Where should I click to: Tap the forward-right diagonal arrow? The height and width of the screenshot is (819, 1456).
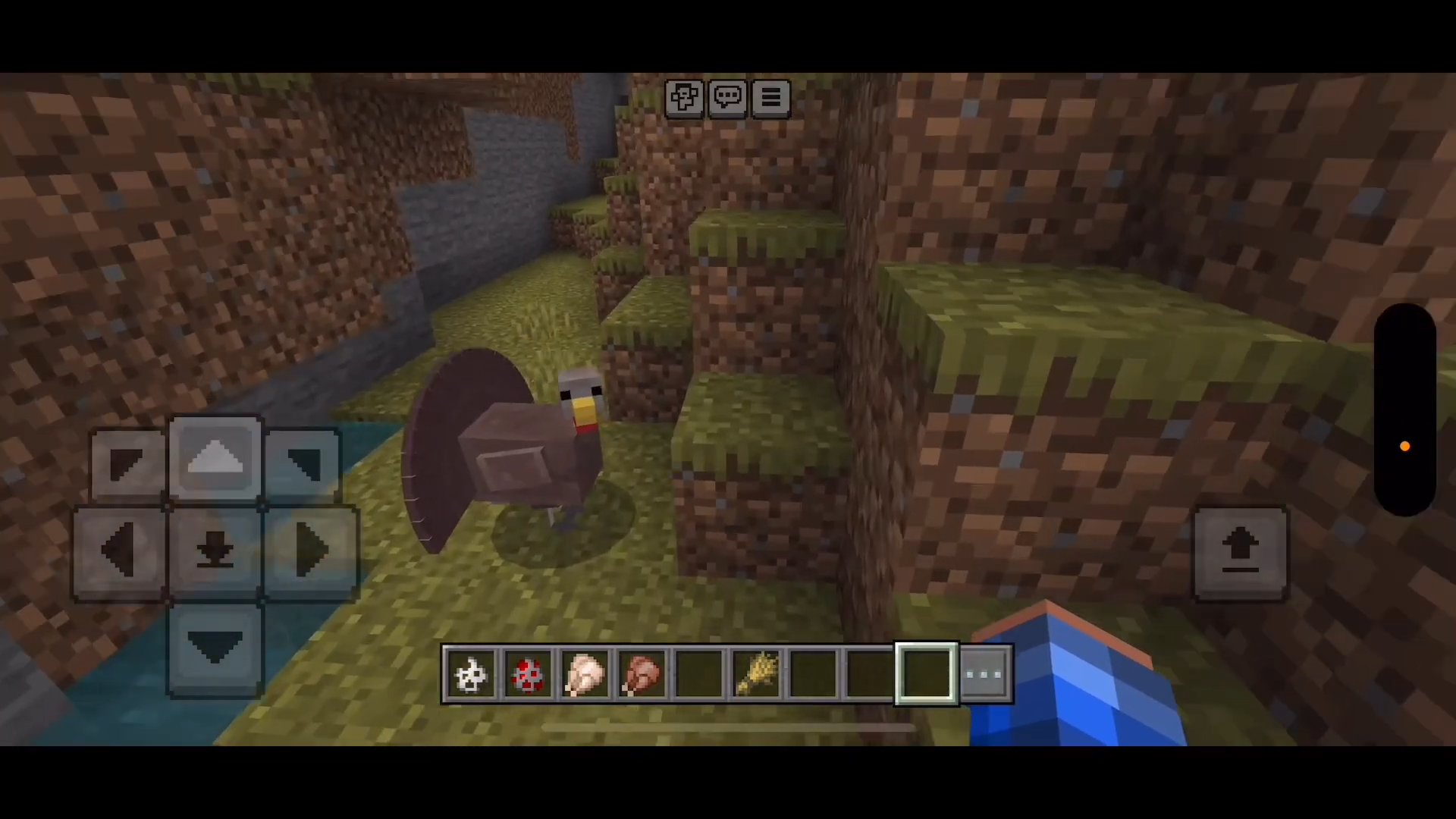click(x=303, y=464)
